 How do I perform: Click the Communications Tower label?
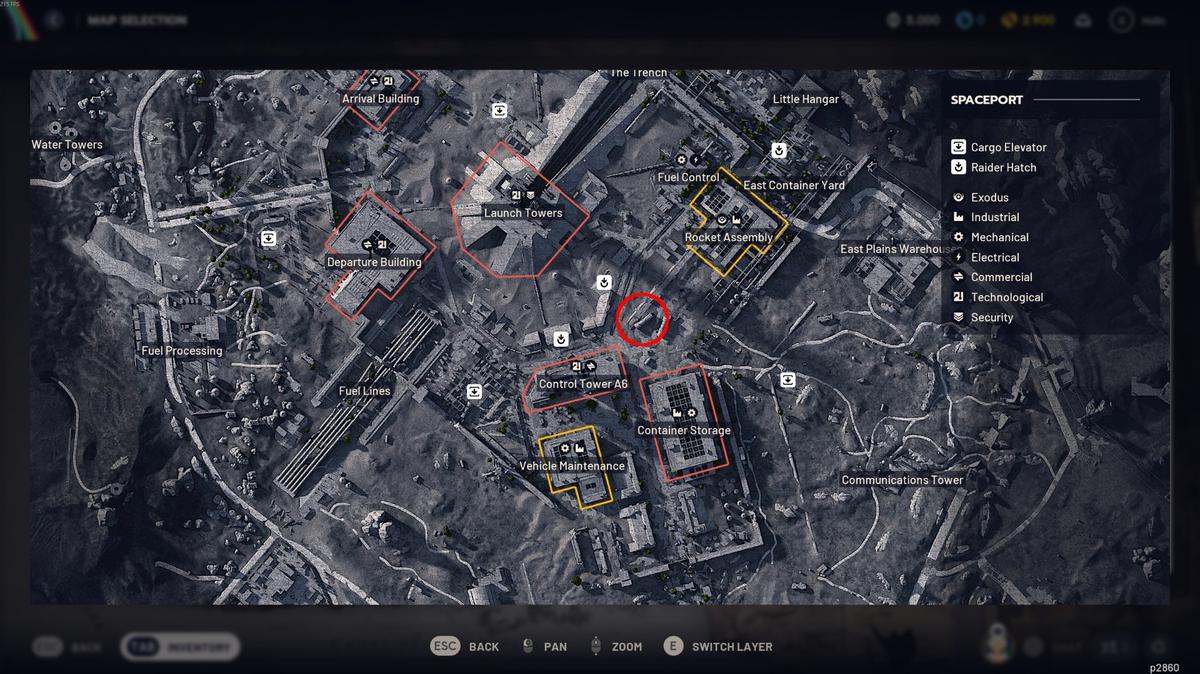pyautogui.click(x=902, y=480)
